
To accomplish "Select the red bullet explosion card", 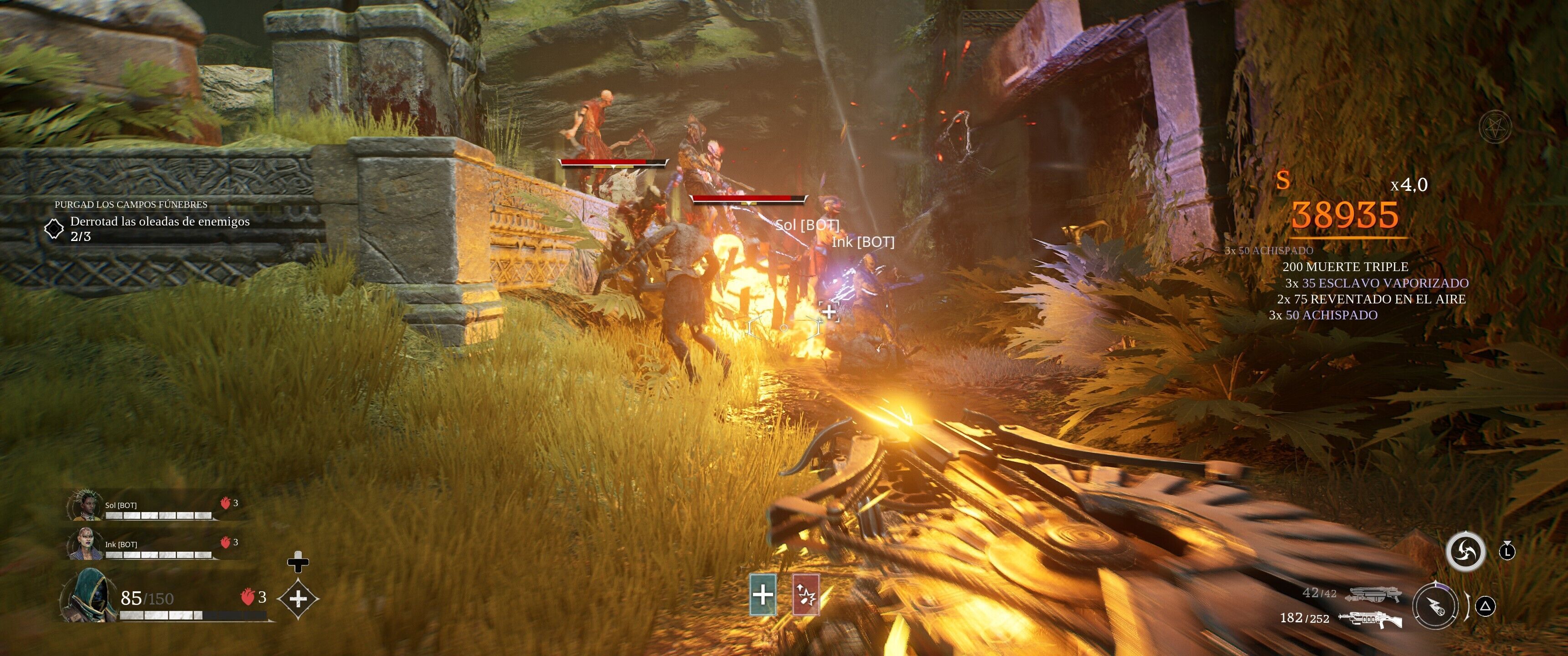I will [x=806, y=594].
